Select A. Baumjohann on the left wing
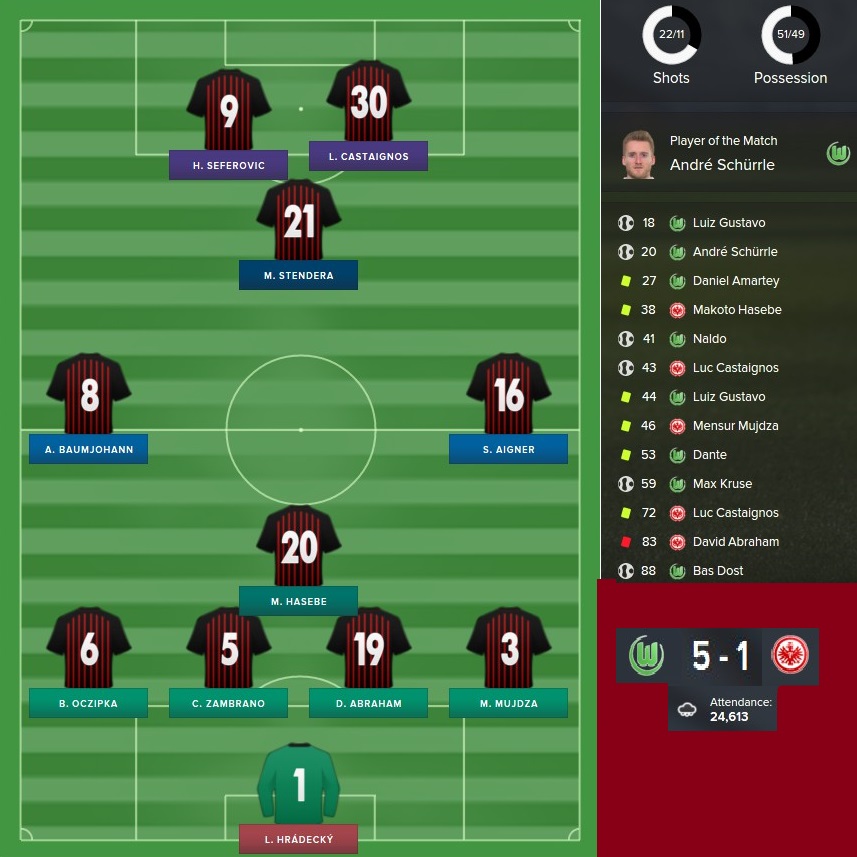This screenshot has height=857, width=857. tap(89, 449)
